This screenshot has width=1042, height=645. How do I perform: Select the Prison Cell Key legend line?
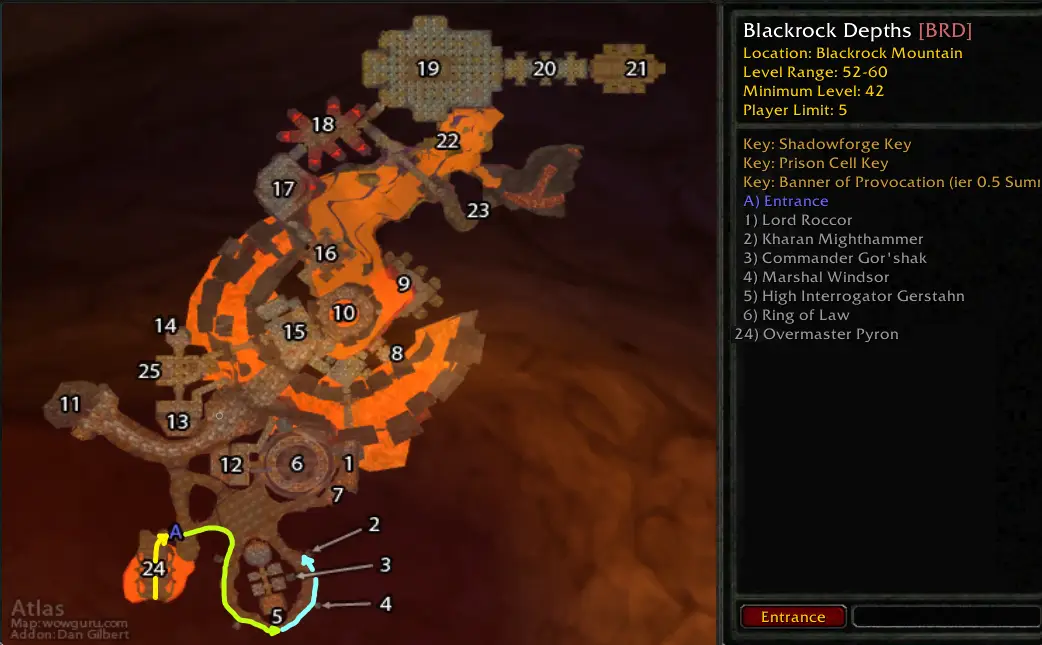click(815, 163)
